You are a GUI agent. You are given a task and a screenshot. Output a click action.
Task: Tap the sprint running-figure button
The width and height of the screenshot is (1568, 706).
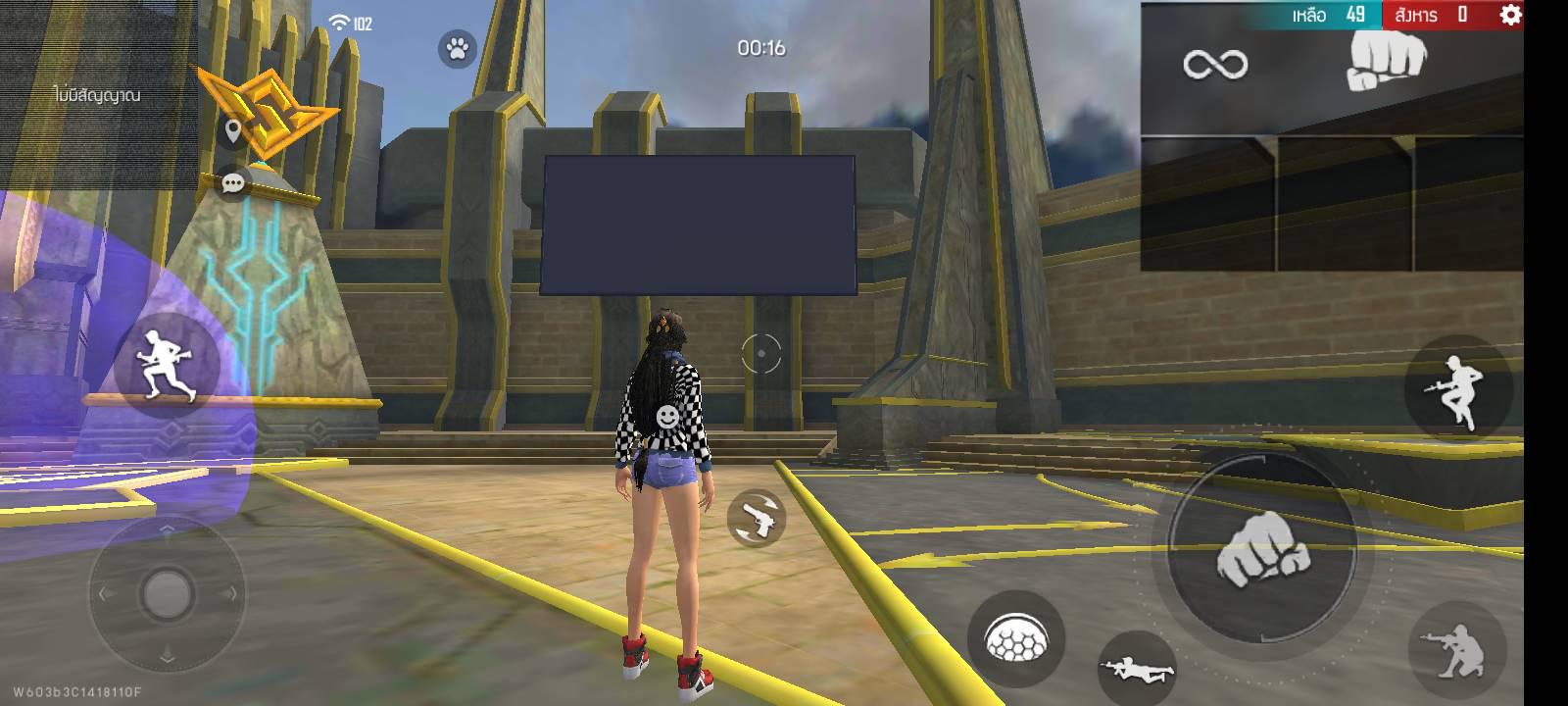(165, 365)
